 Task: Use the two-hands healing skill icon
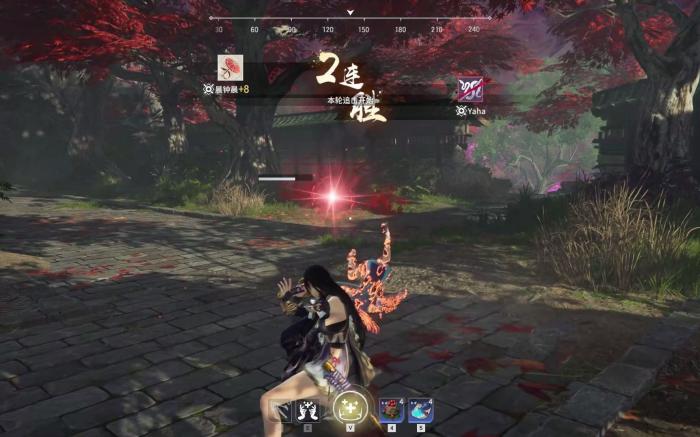(x=307, y=411)
